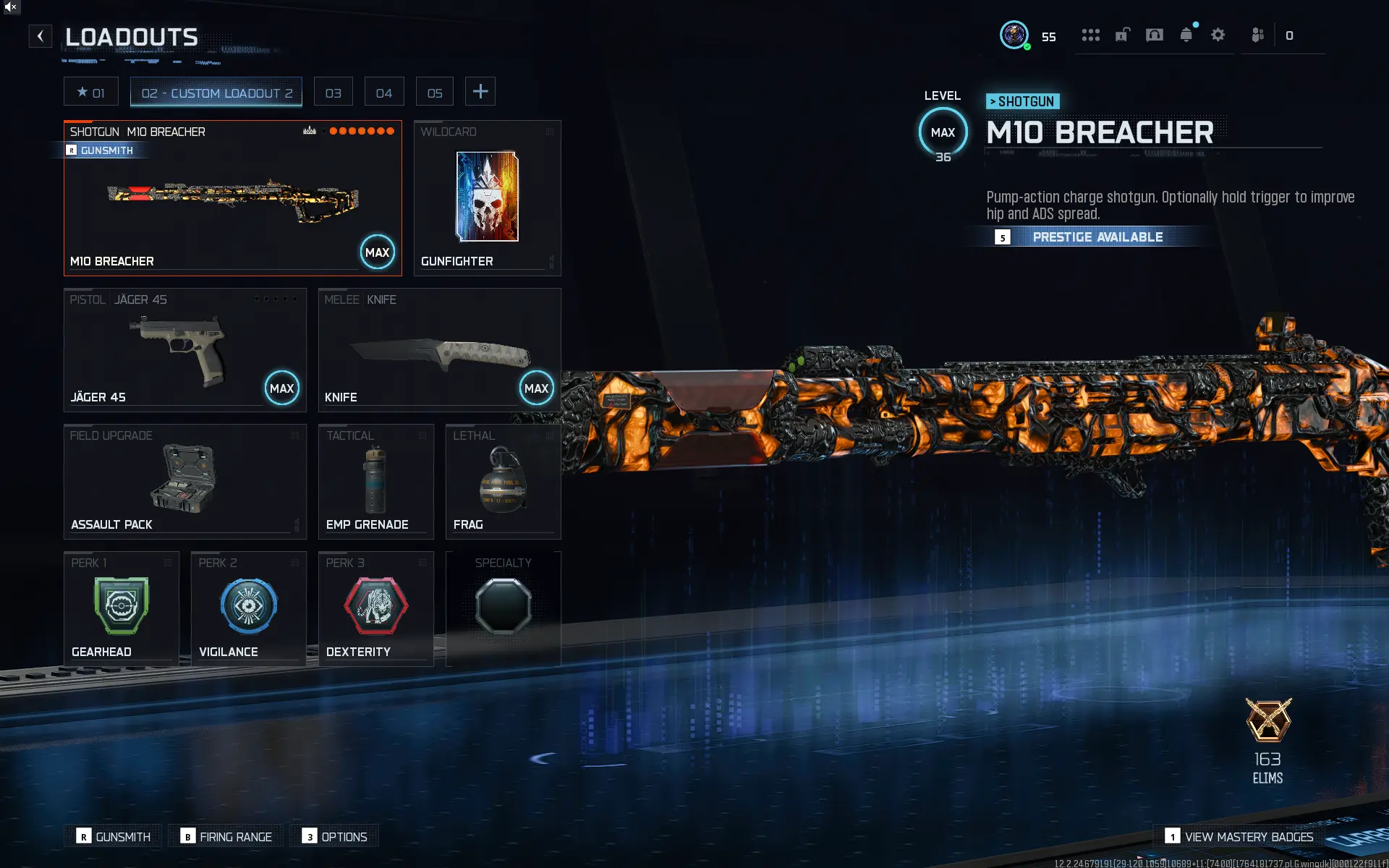Click the Prestige Available banner
The width and height of the screenshot is (1389, 868).
1097,237
